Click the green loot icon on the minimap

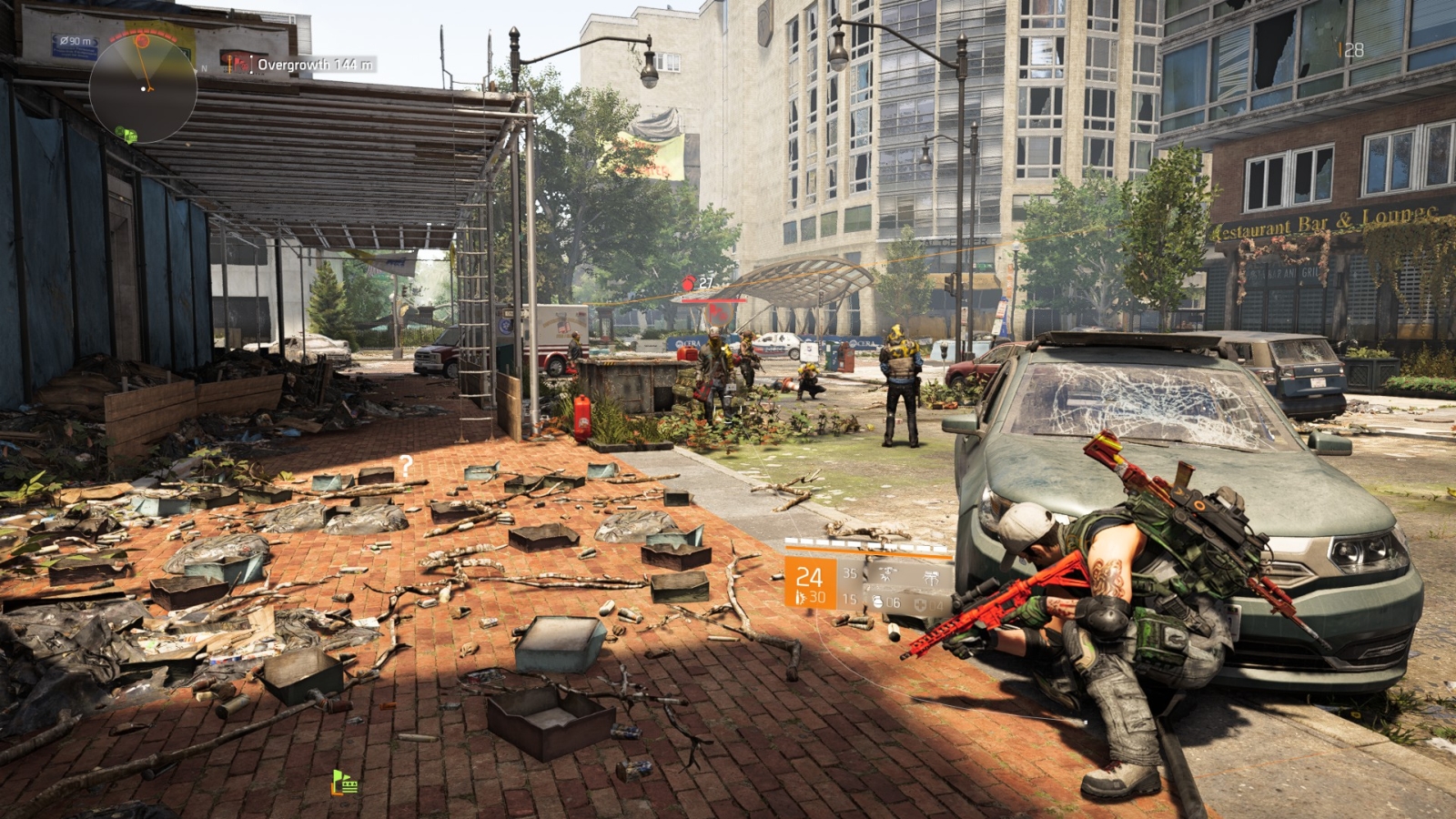pos(128,135)
